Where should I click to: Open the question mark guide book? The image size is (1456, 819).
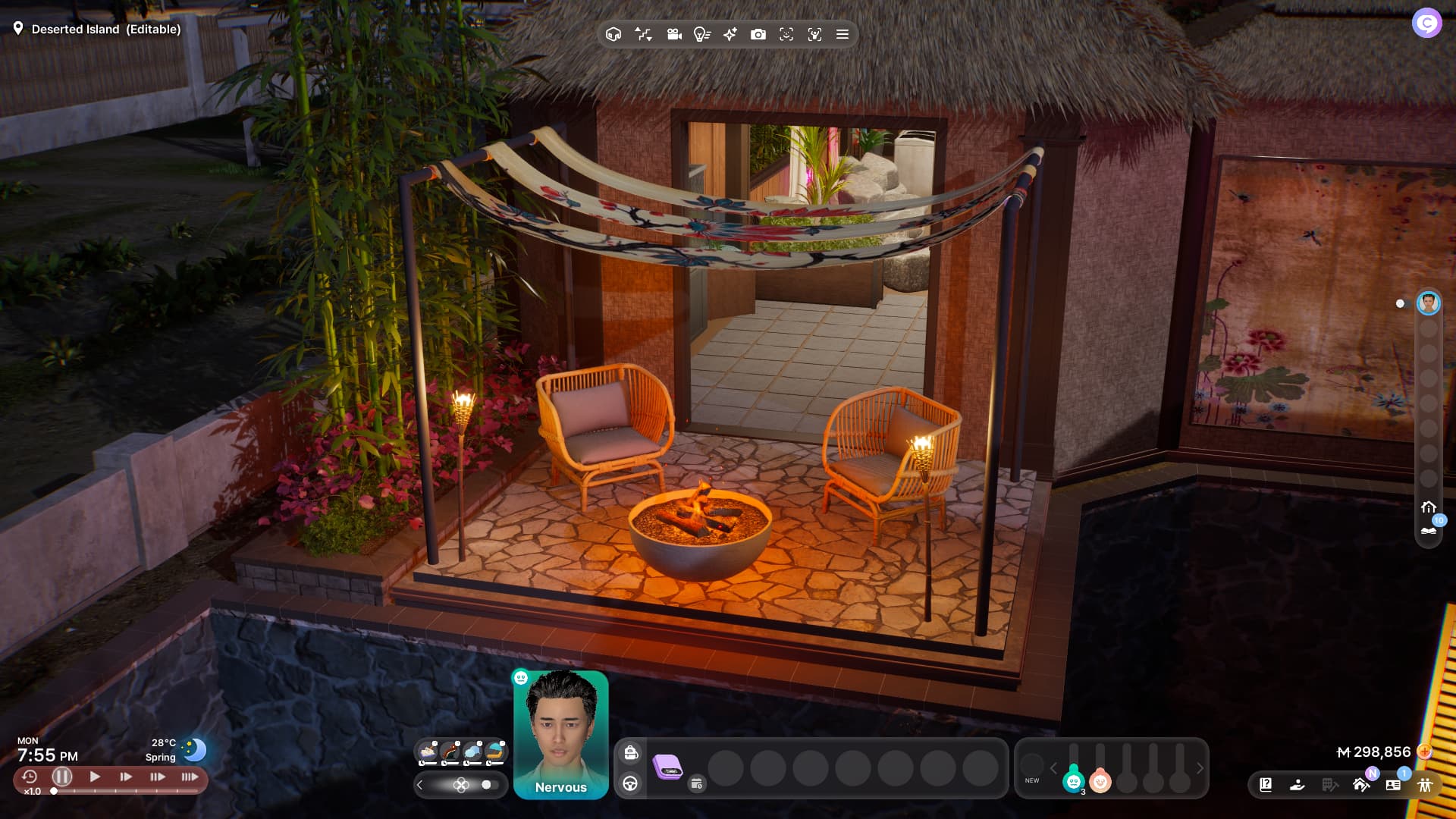pos(1266,785)
